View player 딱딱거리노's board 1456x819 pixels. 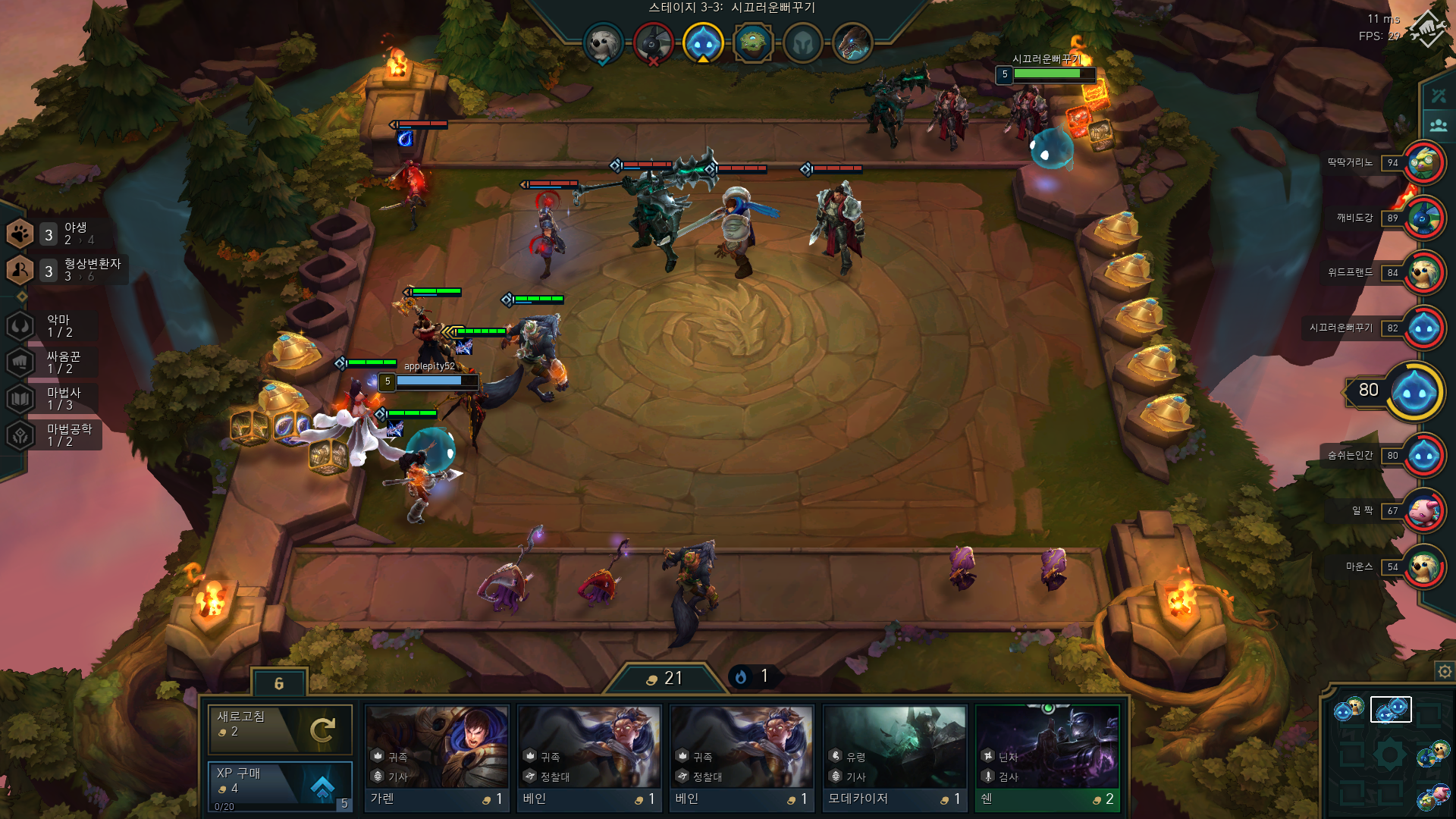(x=1423, y=163)
